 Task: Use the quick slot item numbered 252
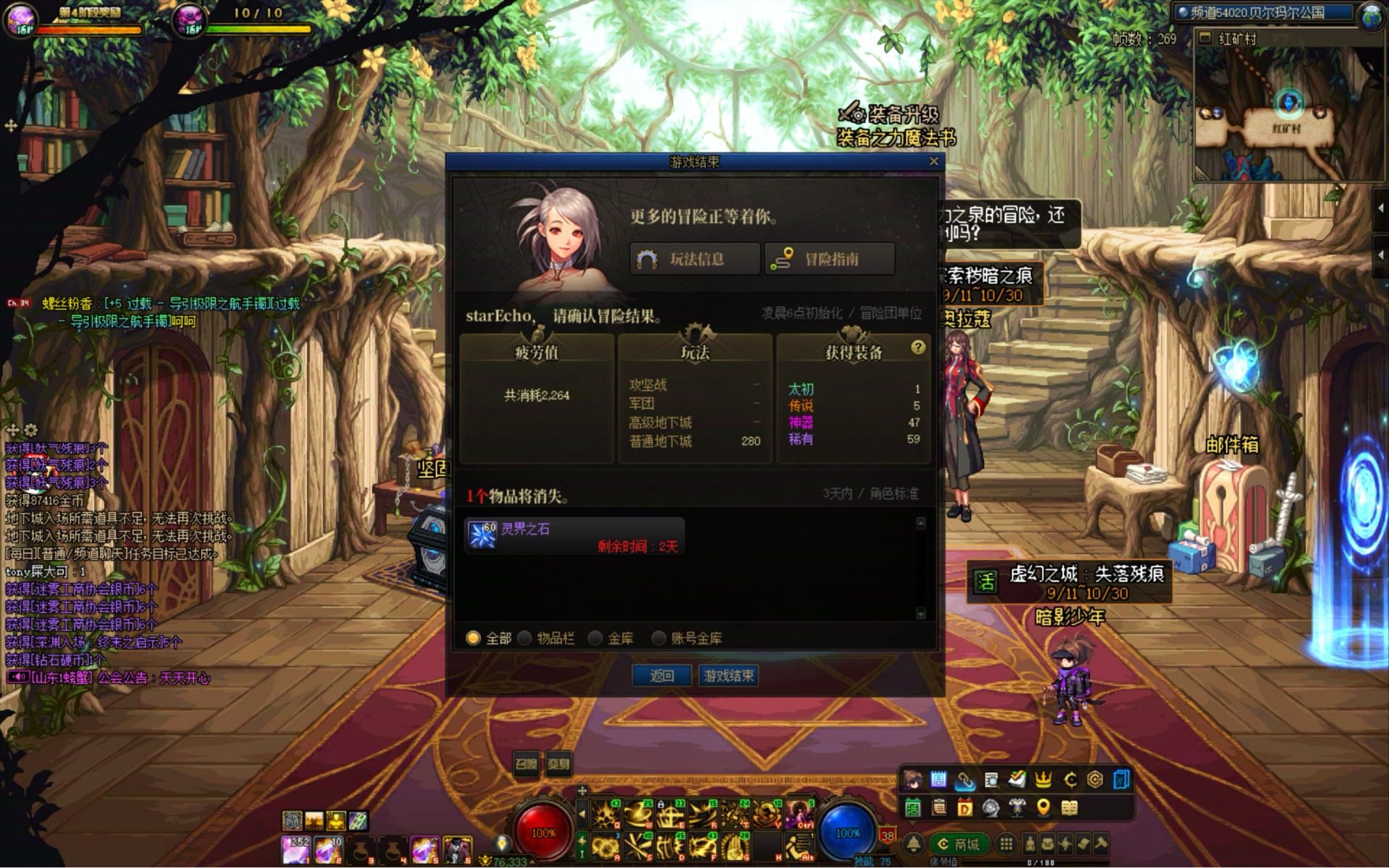point(296,849)
